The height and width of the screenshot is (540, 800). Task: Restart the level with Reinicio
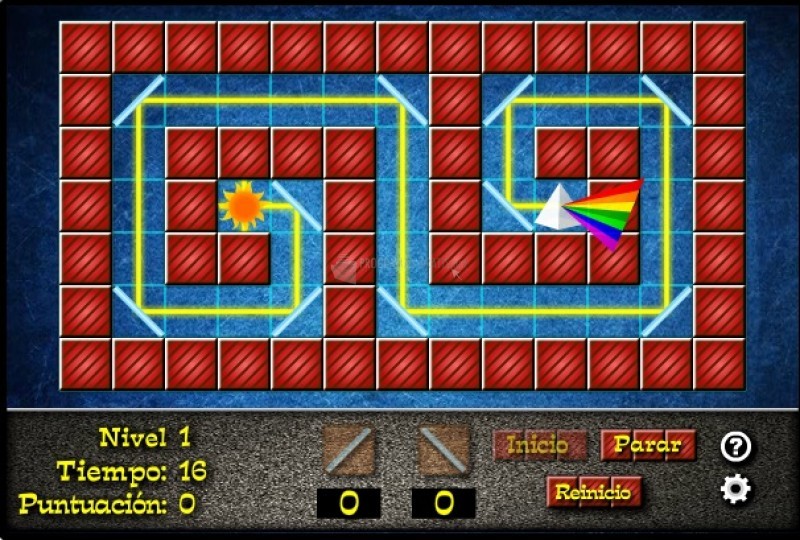(593, 492)
